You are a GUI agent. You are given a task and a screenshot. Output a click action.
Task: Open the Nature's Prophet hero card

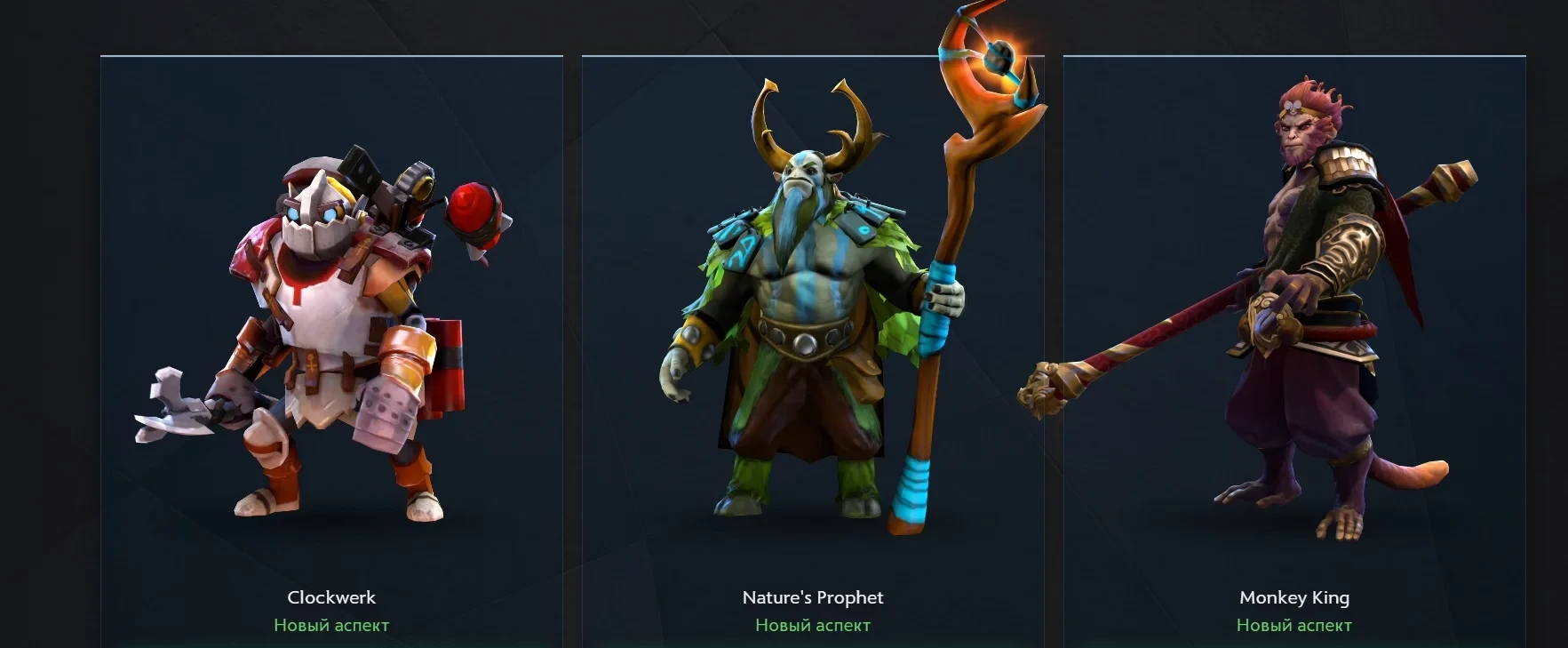pos(812,356)
